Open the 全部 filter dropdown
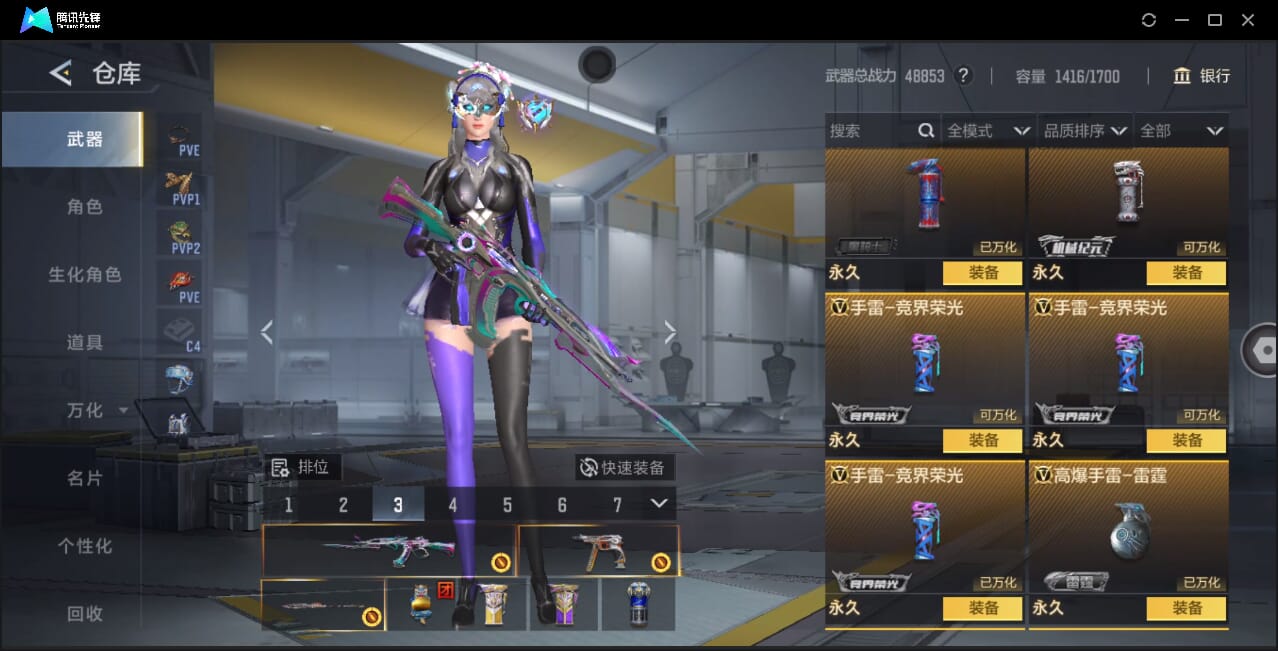This screenshot has width=1278, height=651. (x=1181, y=131)
